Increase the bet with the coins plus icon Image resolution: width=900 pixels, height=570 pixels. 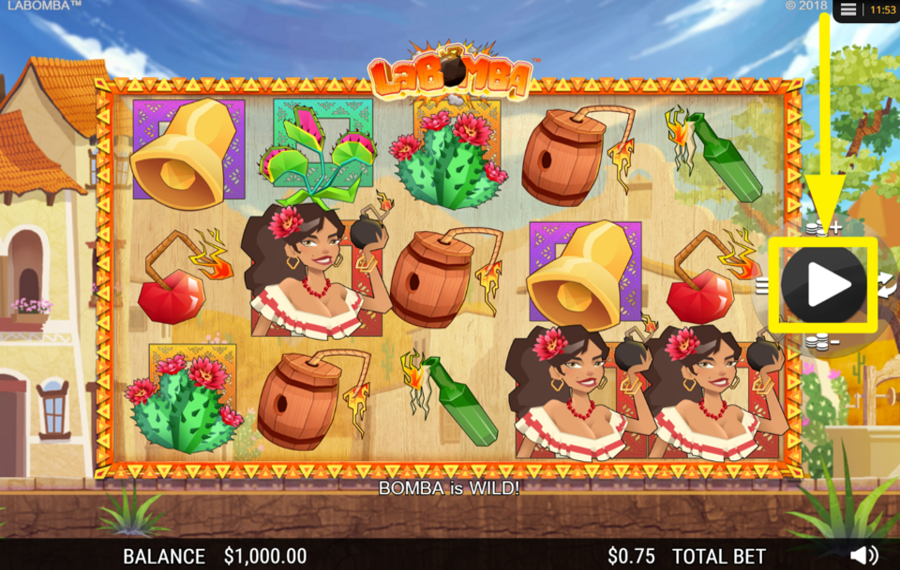coord(823,228)
